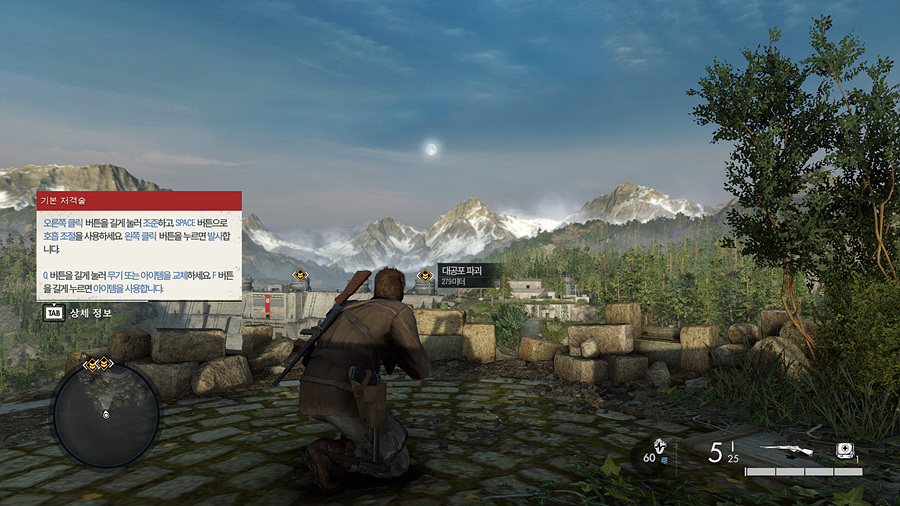The height and width of the screenshot is (506, 900).
Task: Select the sniper rifle weapon icon
Action: click(x=789, y=451)
